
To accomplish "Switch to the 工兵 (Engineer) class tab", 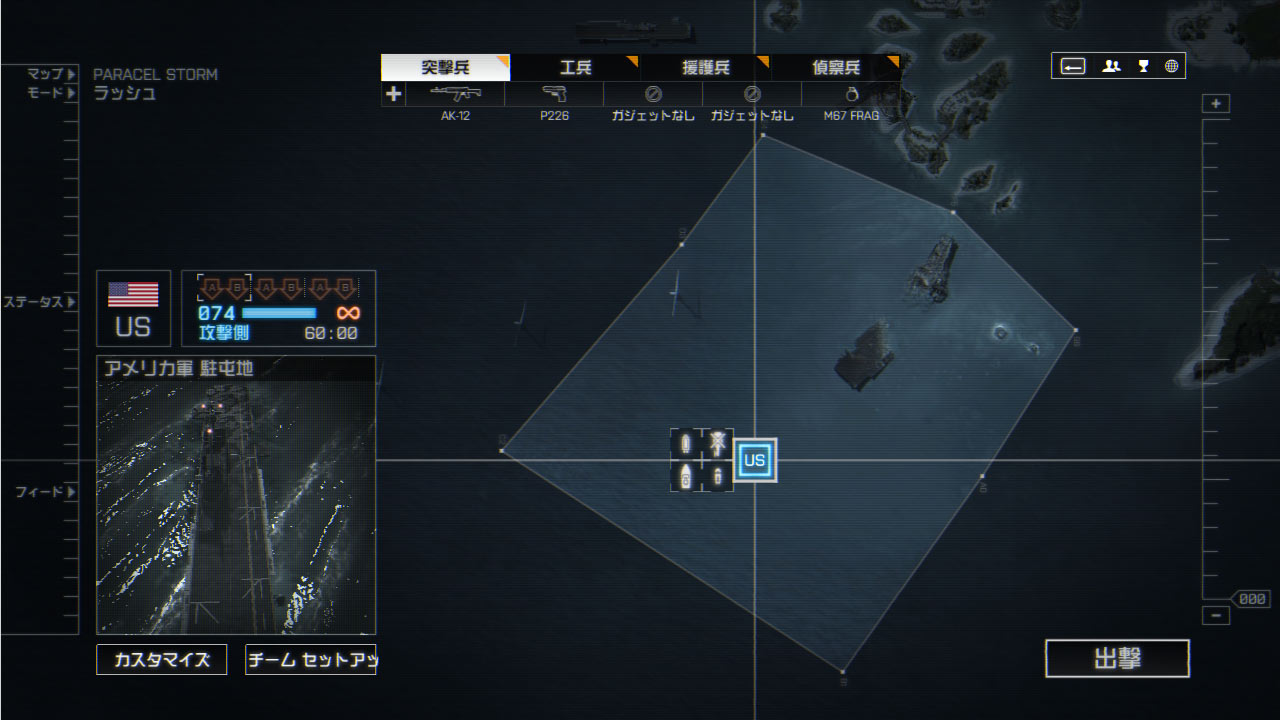I will pyautogui.click(x=575, y=68).
